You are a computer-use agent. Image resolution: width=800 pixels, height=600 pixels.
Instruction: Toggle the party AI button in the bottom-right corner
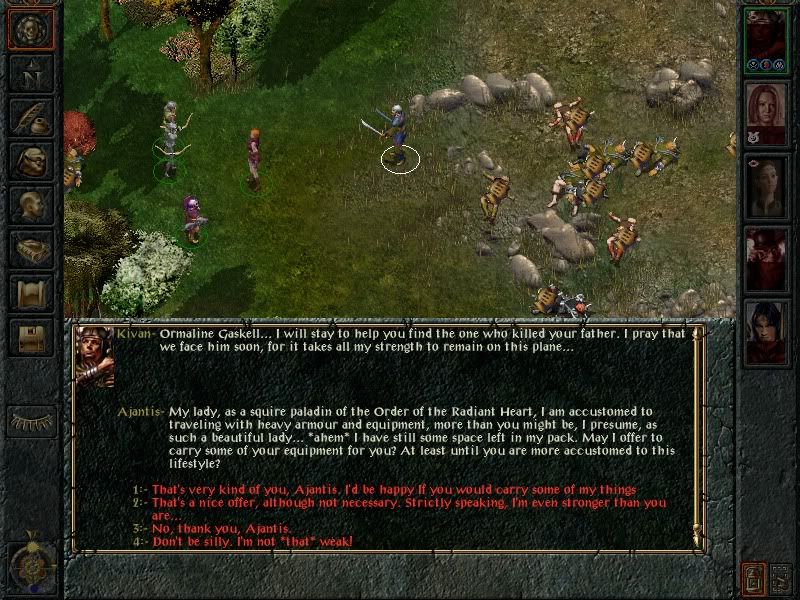(782, 579)
